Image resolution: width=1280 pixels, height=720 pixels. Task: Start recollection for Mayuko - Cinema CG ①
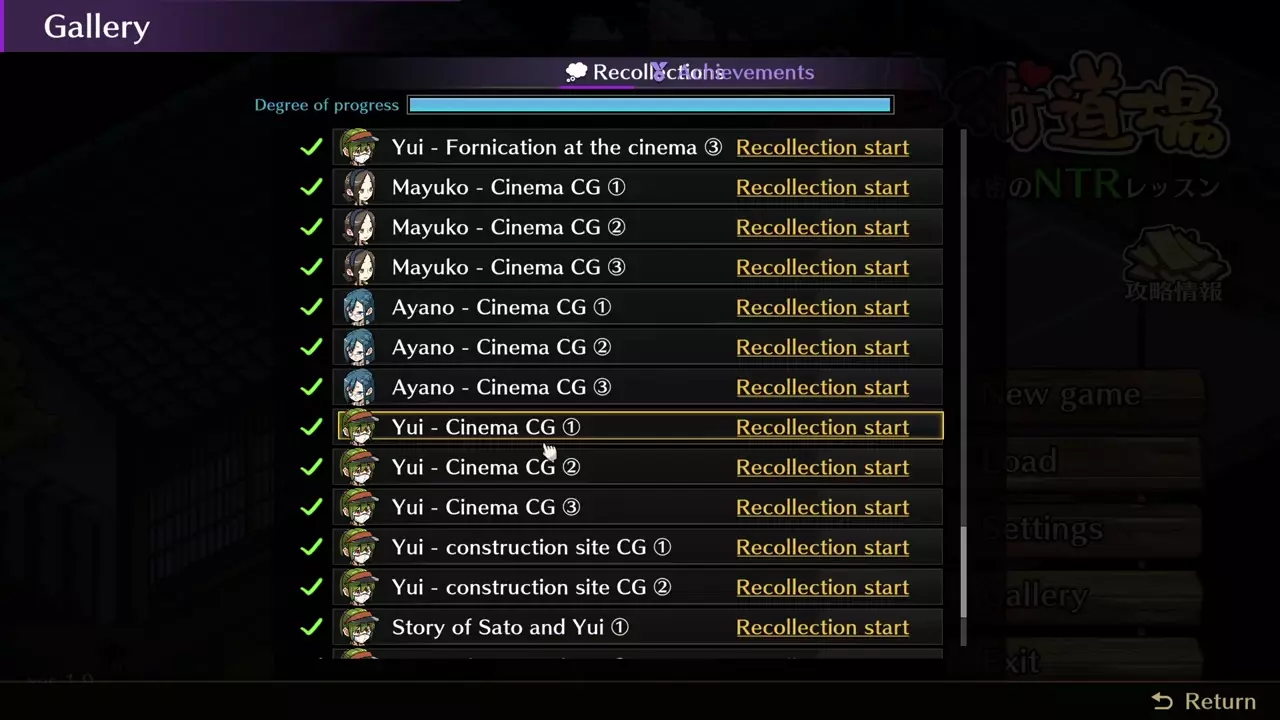822,187
